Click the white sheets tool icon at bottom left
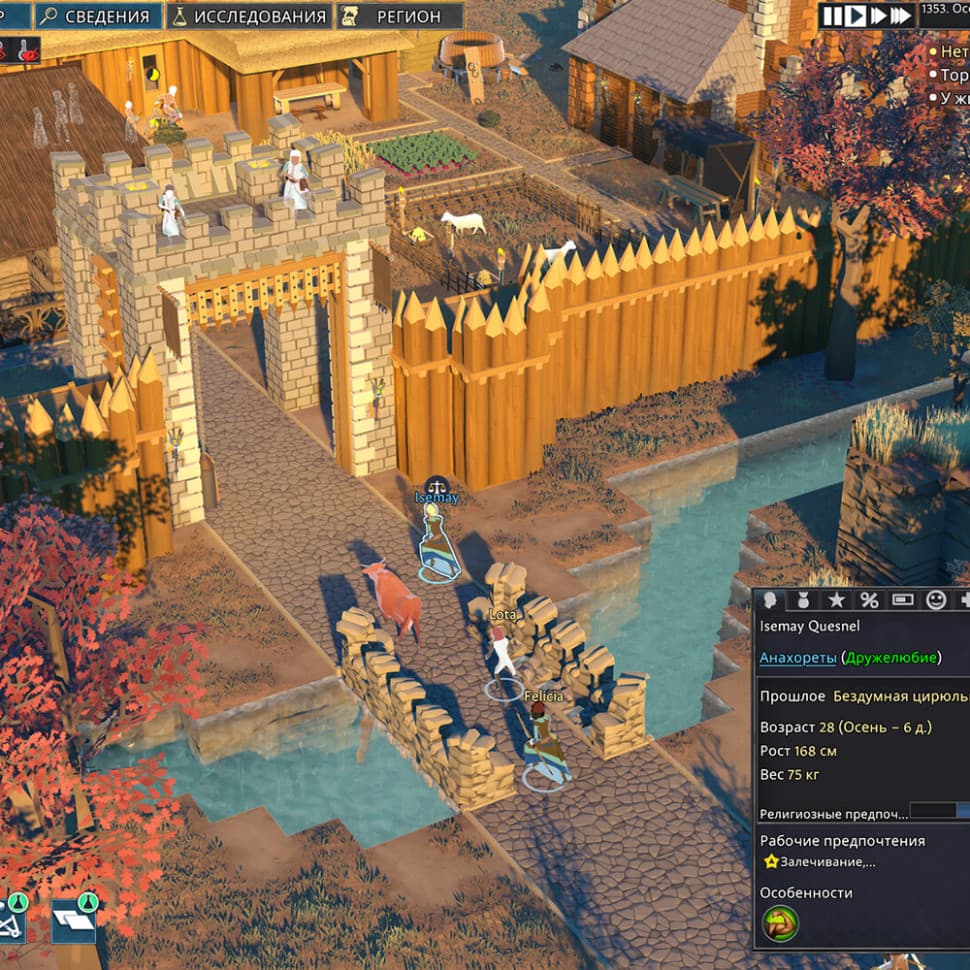The width and height of the screenshot is (970, 970). click(74, 920)
